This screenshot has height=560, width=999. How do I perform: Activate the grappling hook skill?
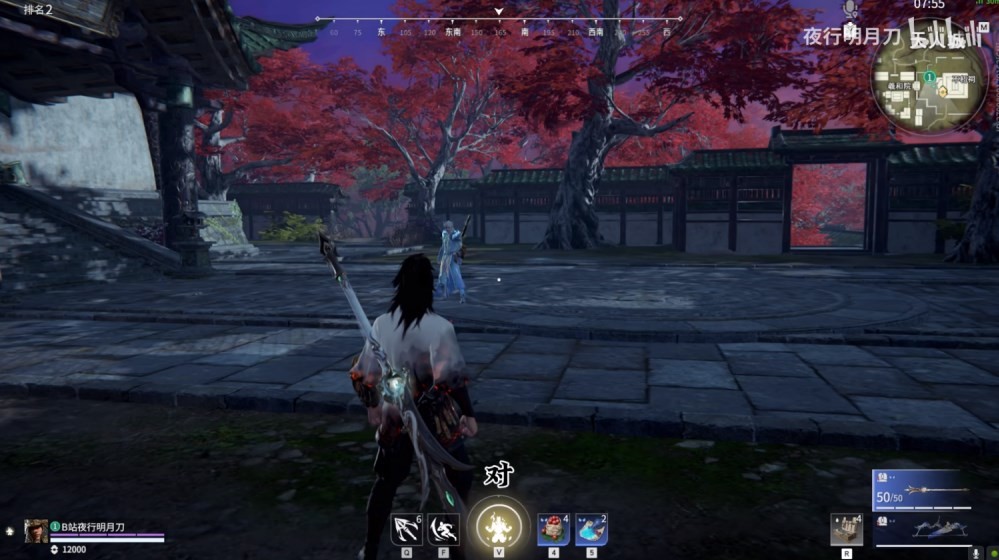click(x=406, y=527)
